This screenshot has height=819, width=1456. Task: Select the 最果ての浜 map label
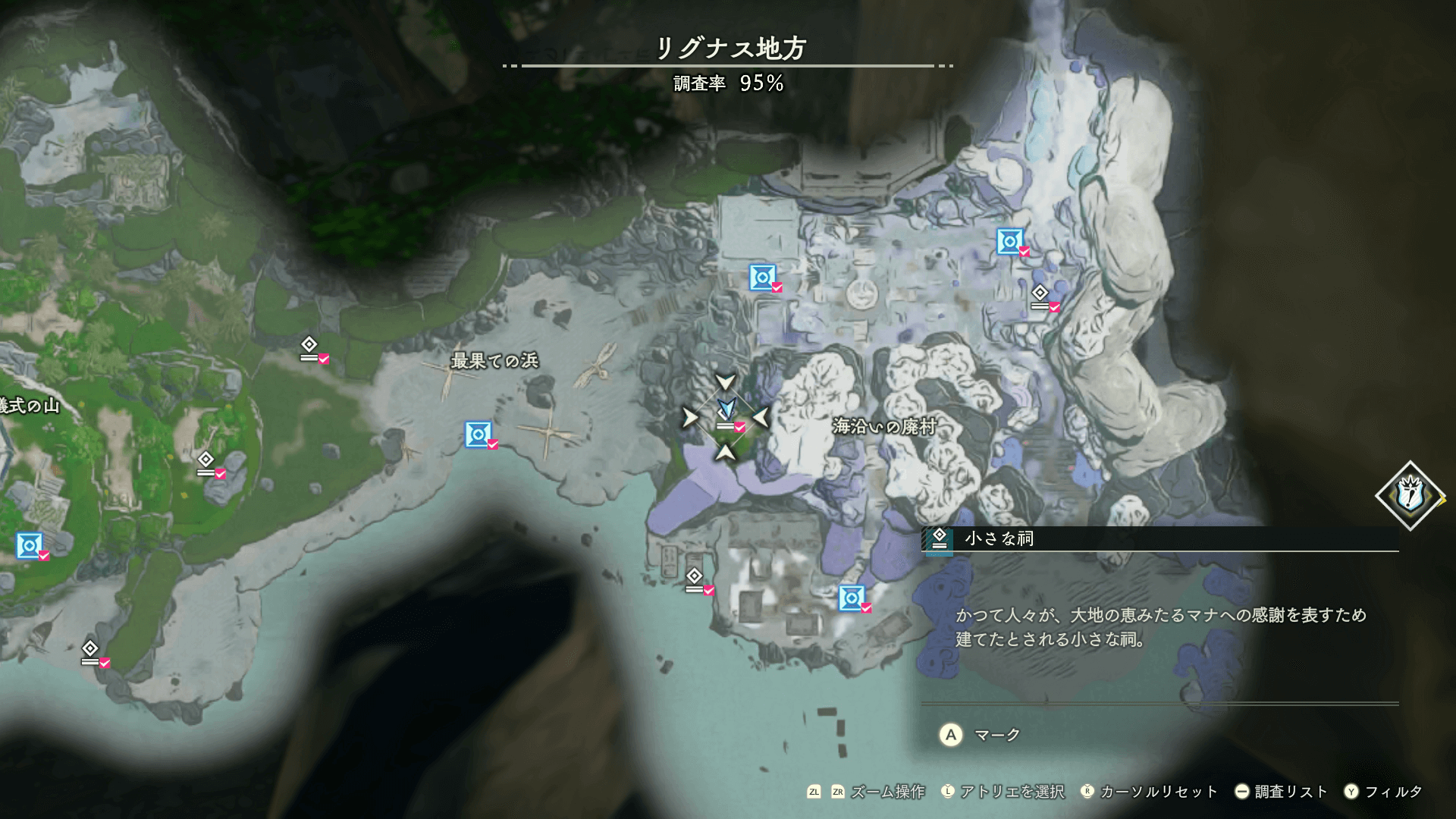494,361
